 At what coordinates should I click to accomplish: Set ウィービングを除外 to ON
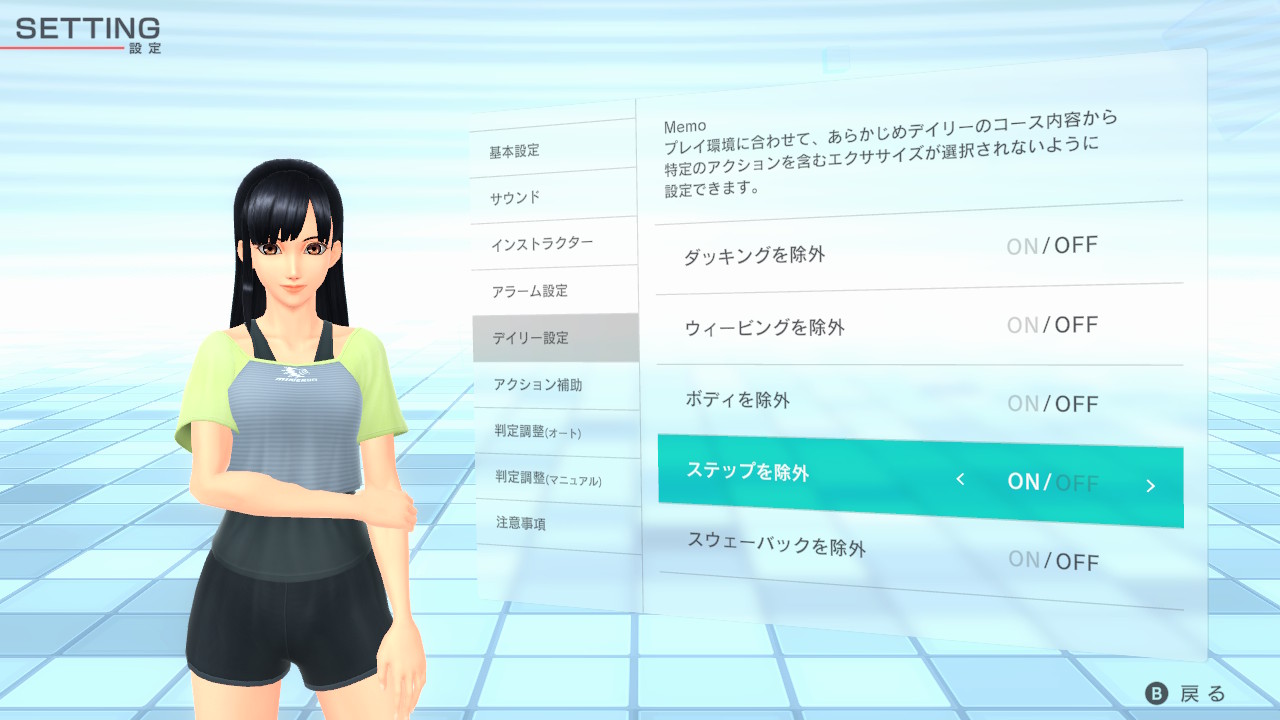click(x=1022, y=324)
